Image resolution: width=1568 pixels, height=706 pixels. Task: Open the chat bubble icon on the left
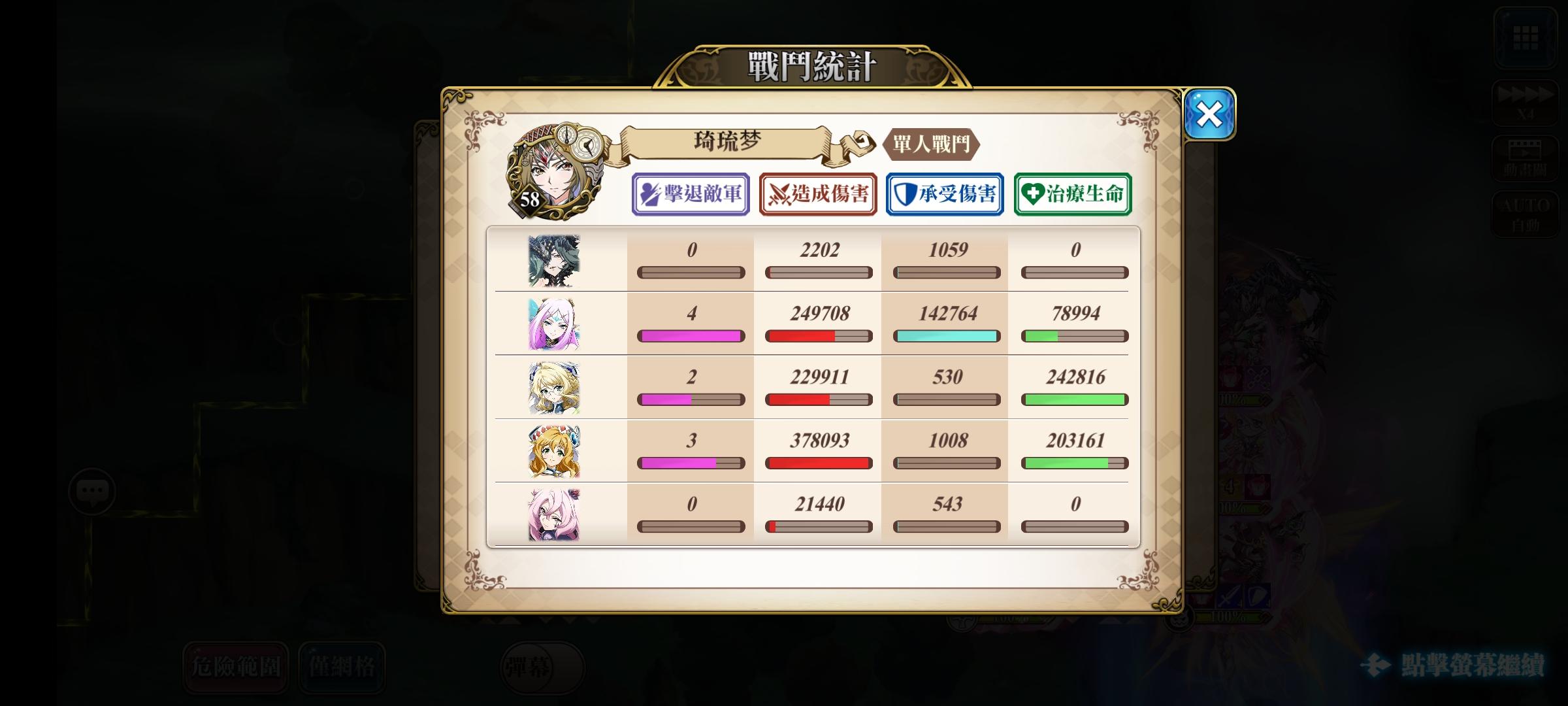(x=91, y=491)
